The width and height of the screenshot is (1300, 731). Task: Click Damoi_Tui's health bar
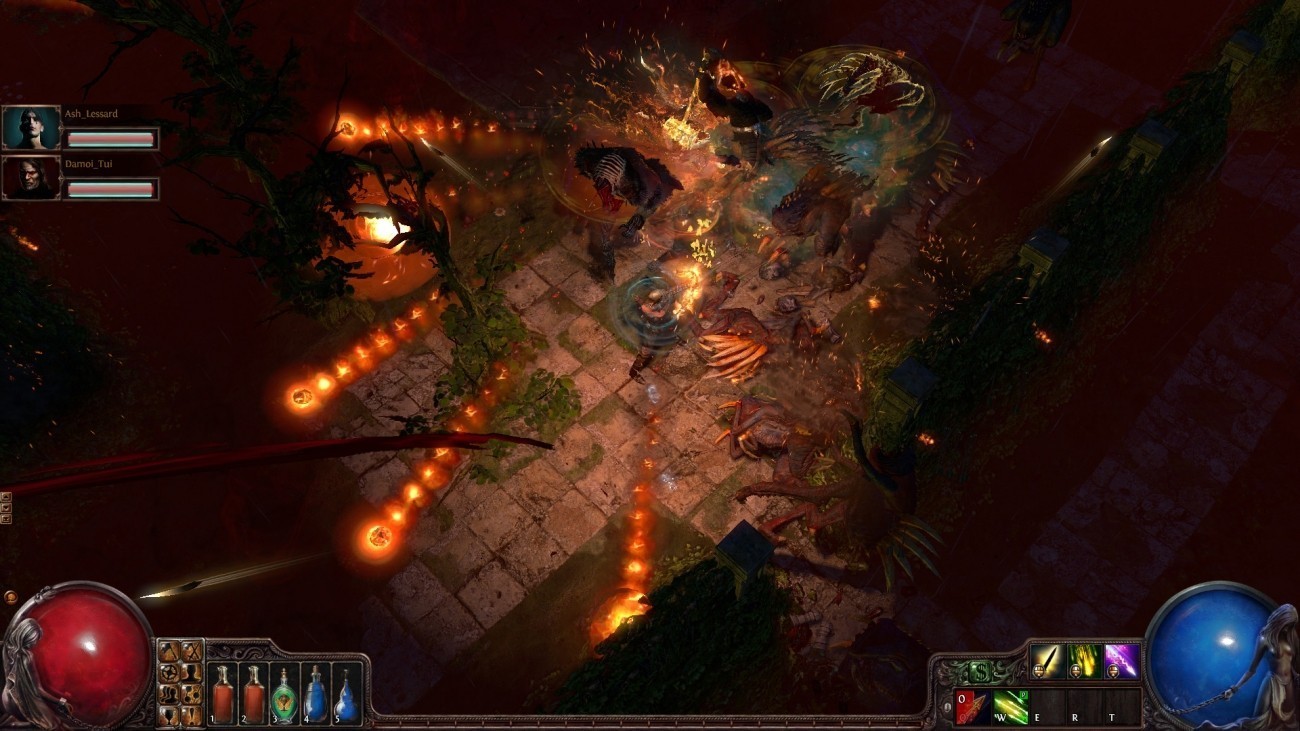[112, 189]
